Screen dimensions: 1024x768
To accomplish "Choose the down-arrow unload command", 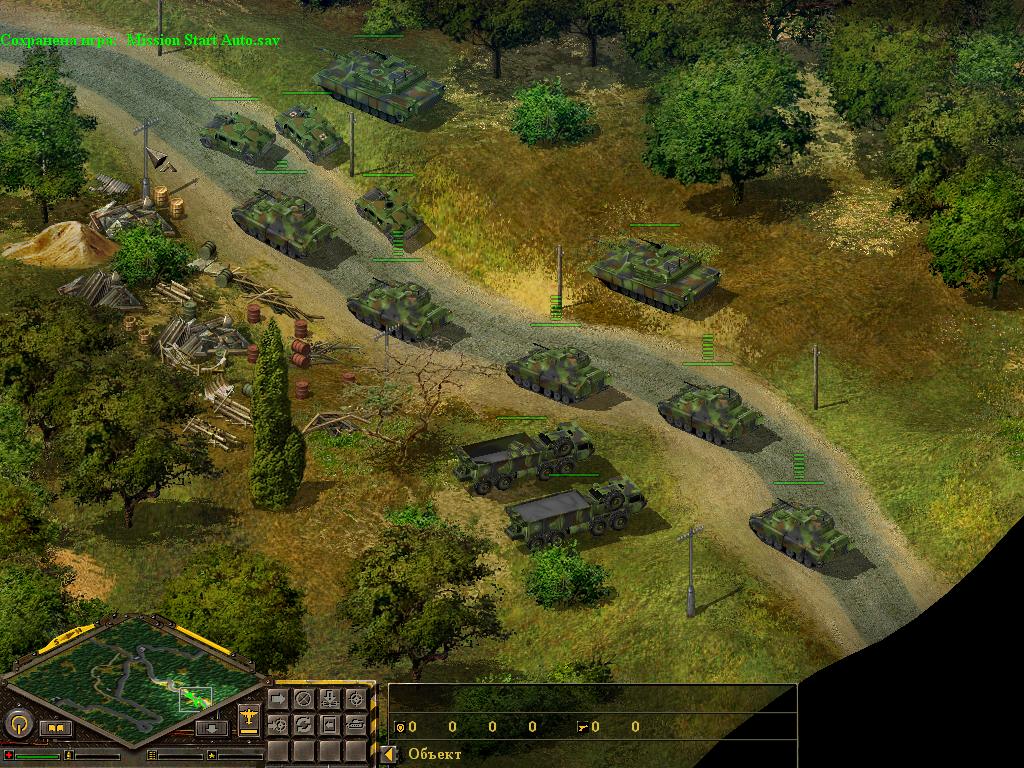I will [329, 699].
